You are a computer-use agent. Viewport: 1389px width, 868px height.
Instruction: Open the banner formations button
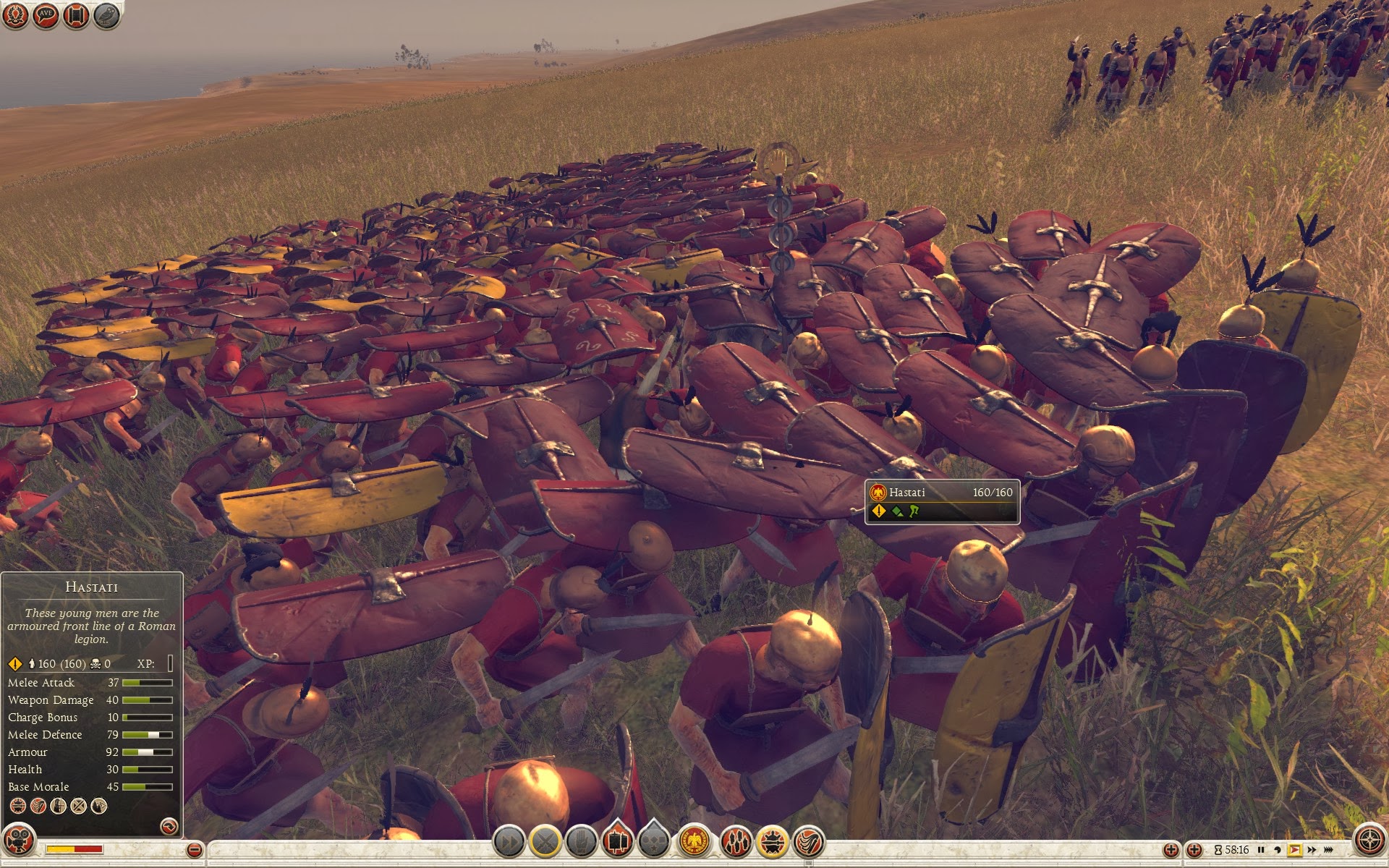coord(617,842)
